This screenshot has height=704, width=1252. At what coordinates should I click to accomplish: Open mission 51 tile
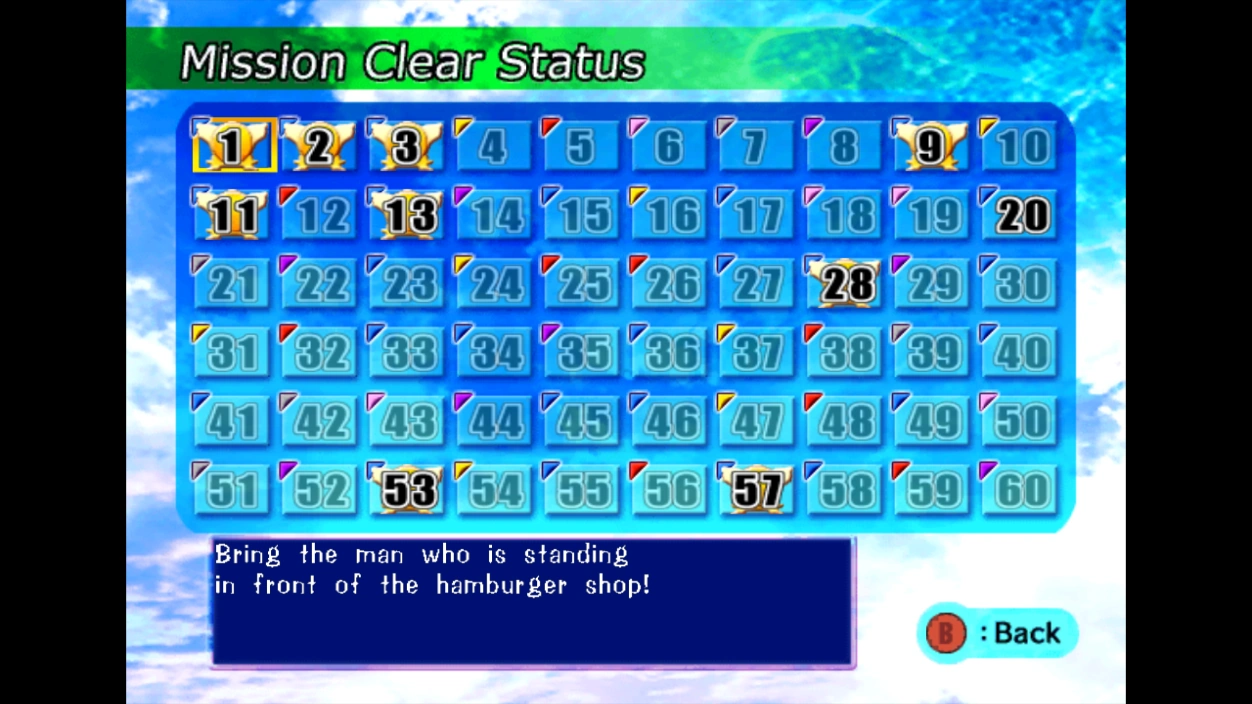point(232,489)
